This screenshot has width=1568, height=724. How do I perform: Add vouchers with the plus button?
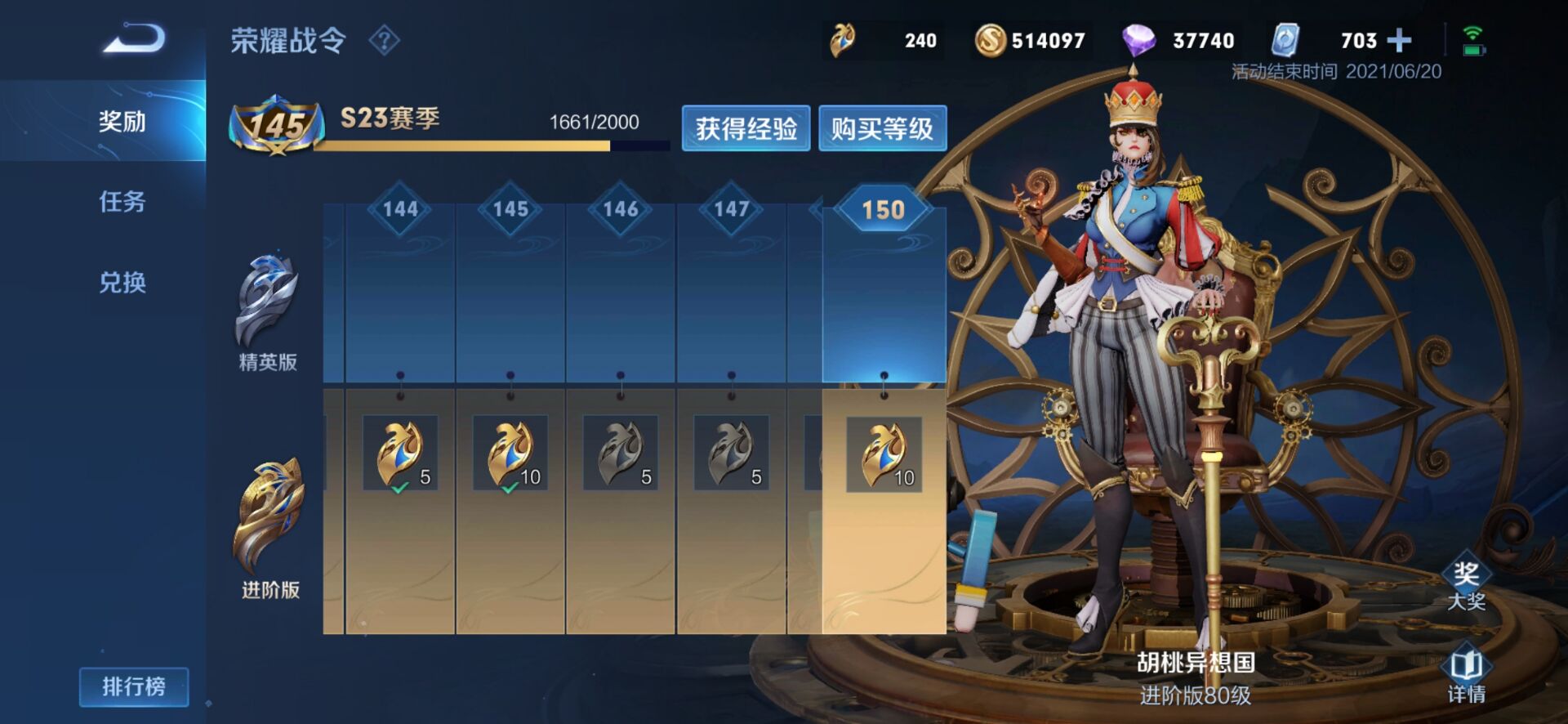[x=1399, y=40]
